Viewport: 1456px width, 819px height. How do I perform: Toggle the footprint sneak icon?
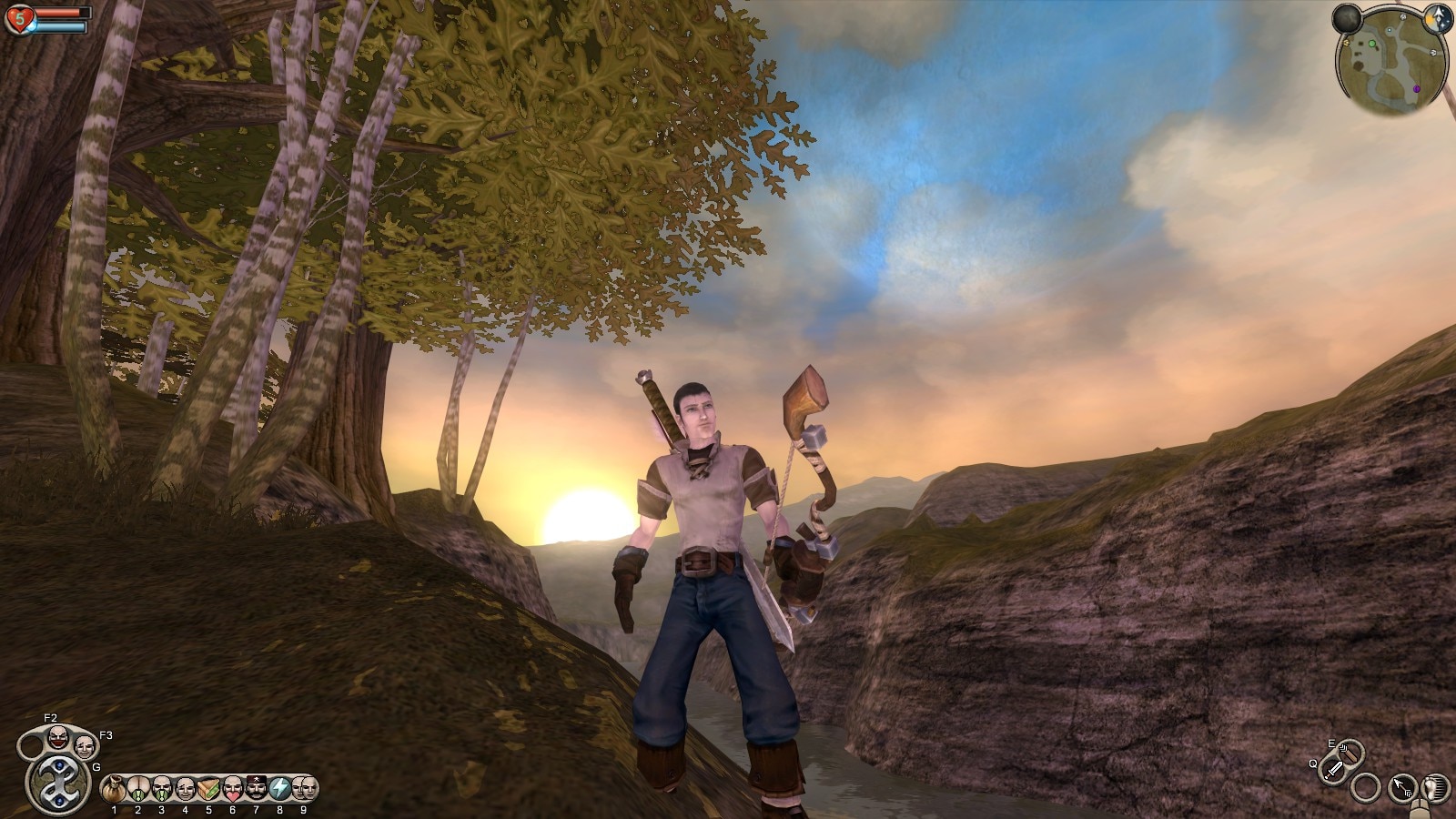1435,787
